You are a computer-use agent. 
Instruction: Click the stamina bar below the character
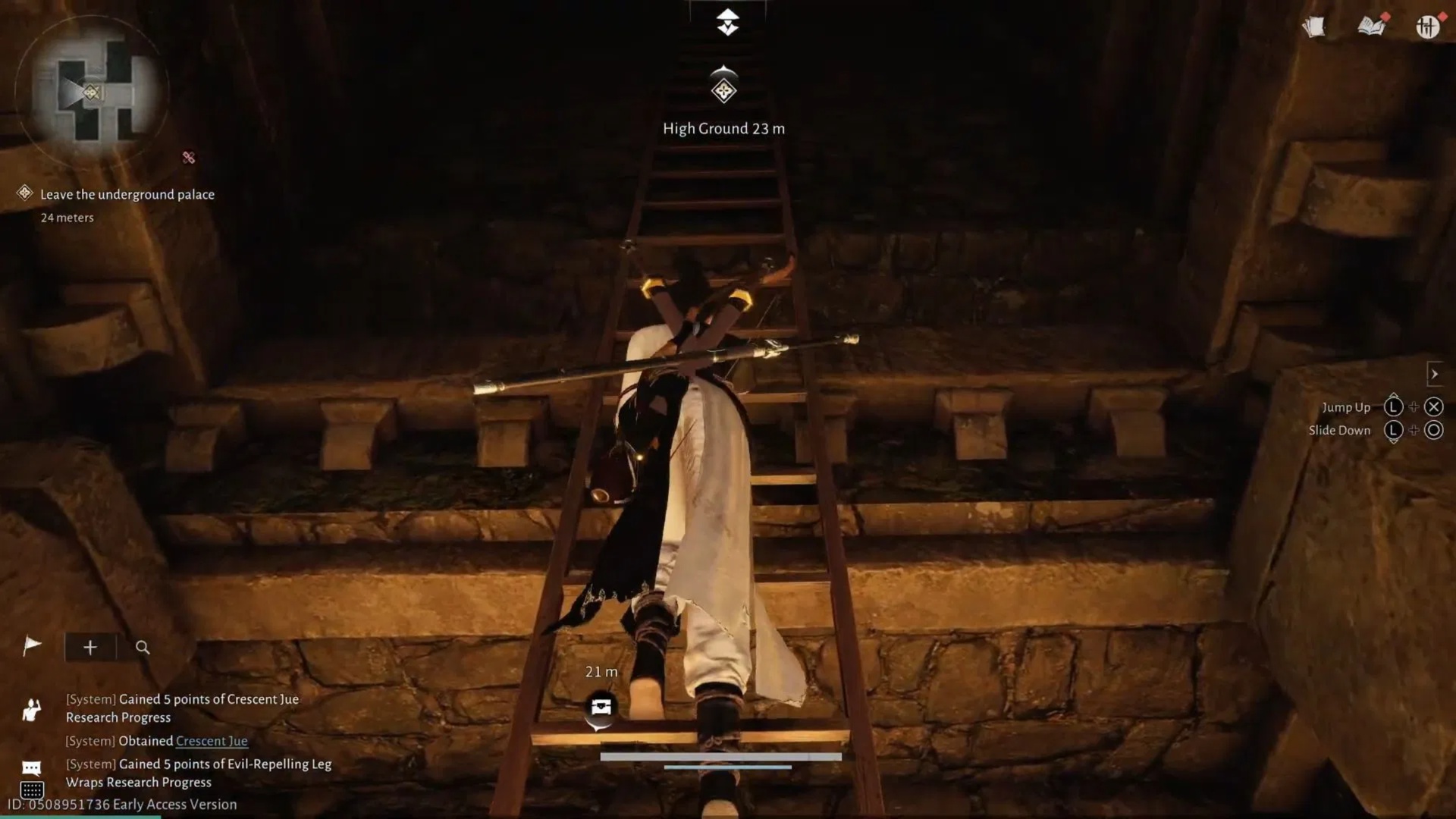point(720,756)
